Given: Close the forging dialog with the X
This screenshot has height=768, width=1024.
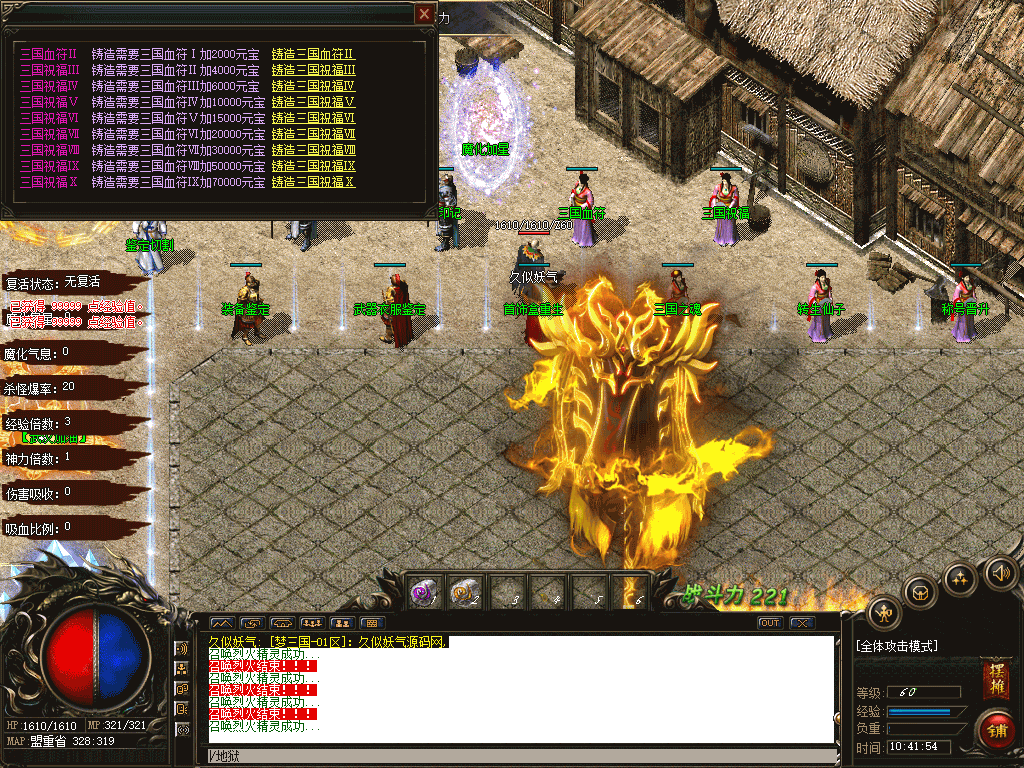Looking at the screenshot, I should coord(426,14).
